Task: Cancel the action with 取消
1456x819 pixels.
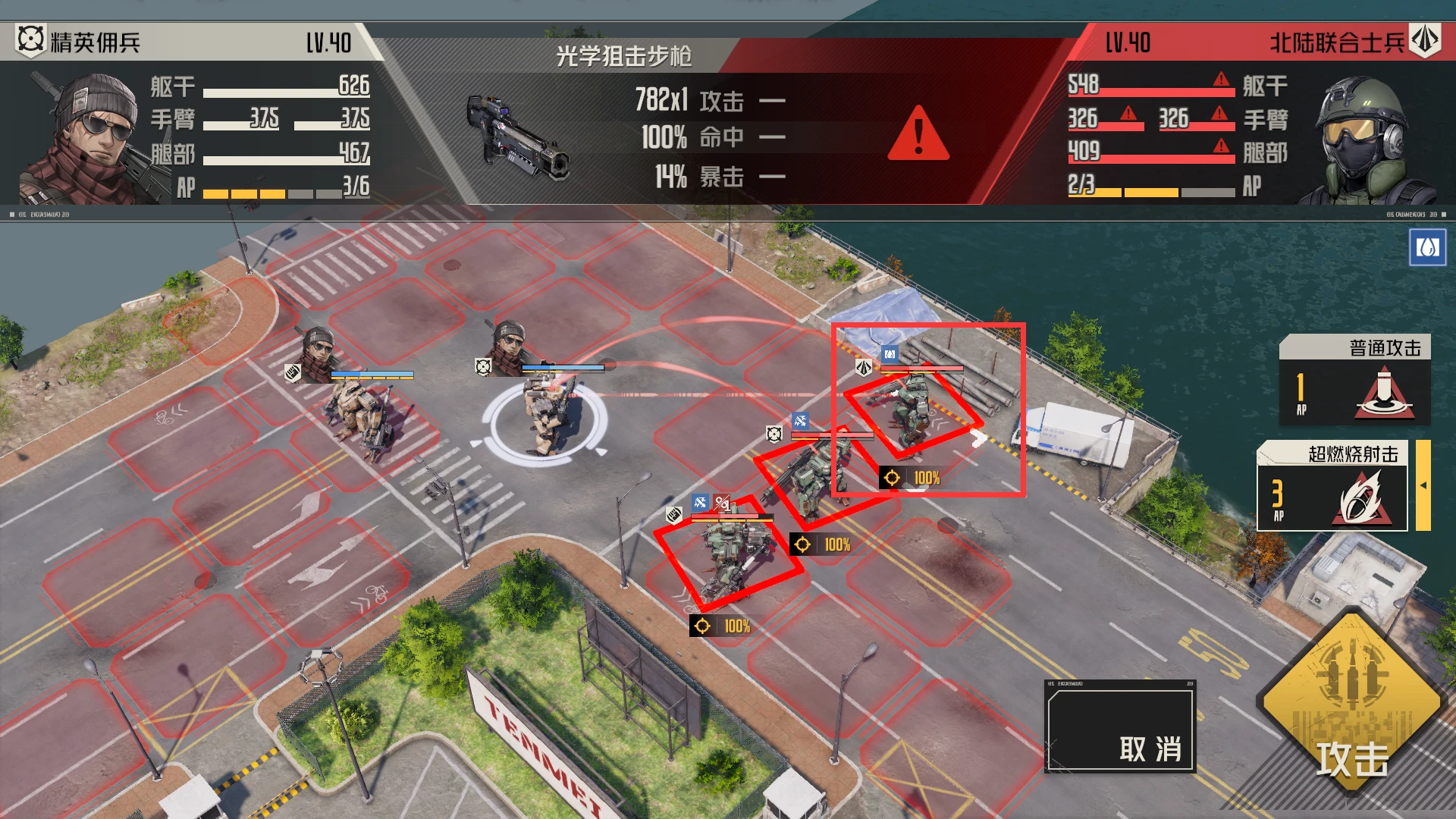Action: (1120, 726)
